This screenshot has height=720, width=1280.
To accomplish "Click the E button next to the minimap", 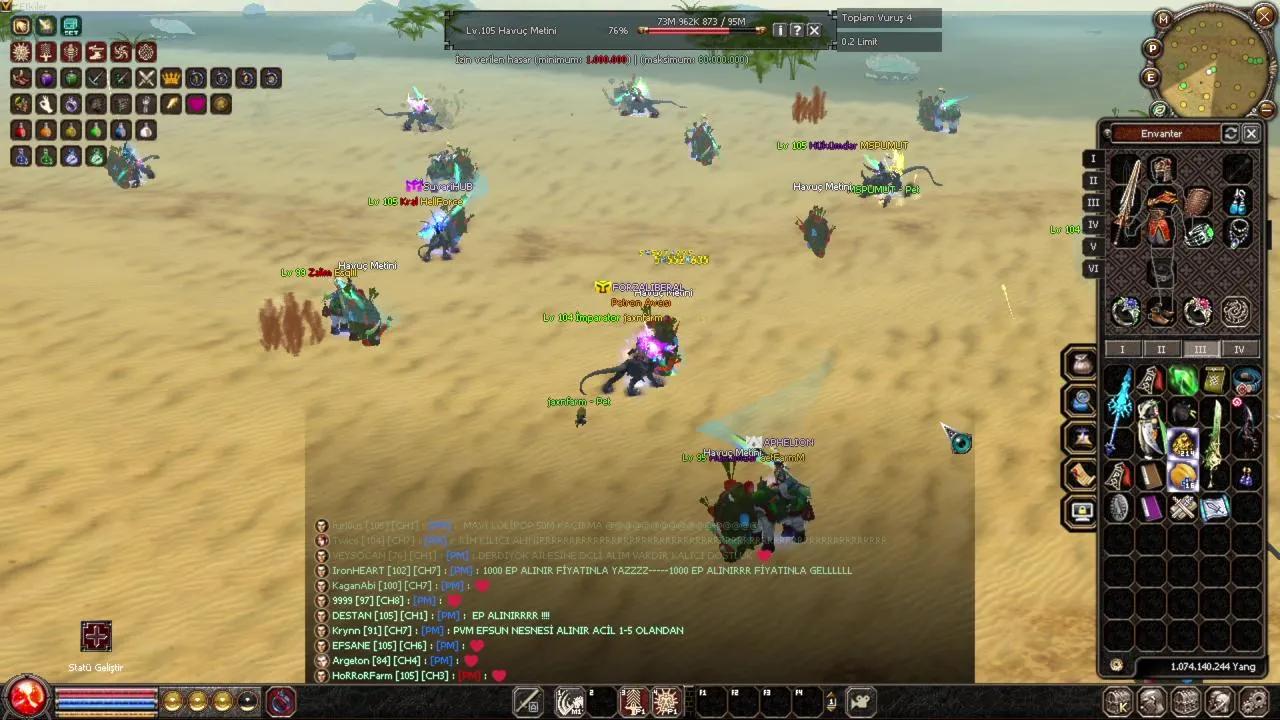I will click(1151, 77).
